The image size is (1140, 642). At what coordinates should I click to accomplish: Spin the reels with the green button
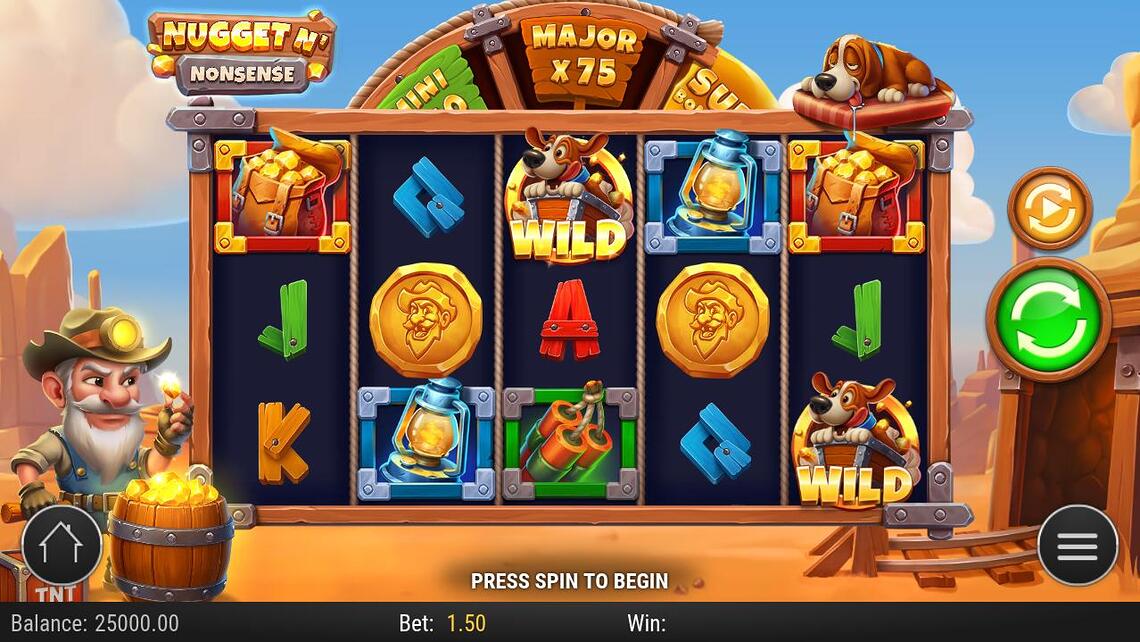point(1048,319)
